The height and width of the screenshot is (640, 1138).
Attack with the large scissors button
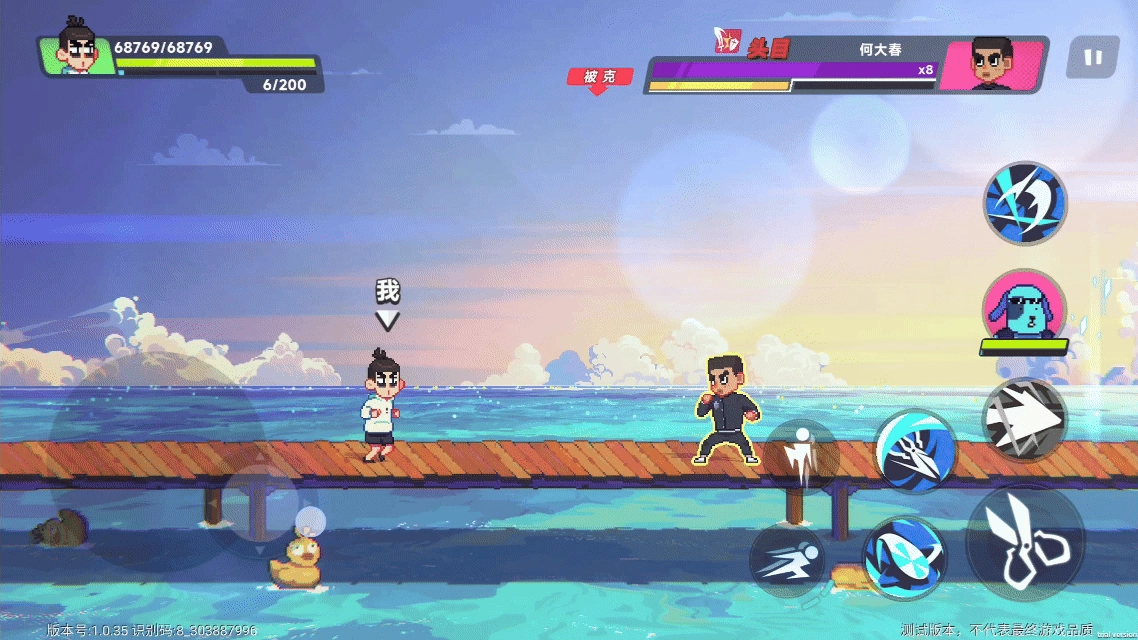click(x=1025, y=543)
